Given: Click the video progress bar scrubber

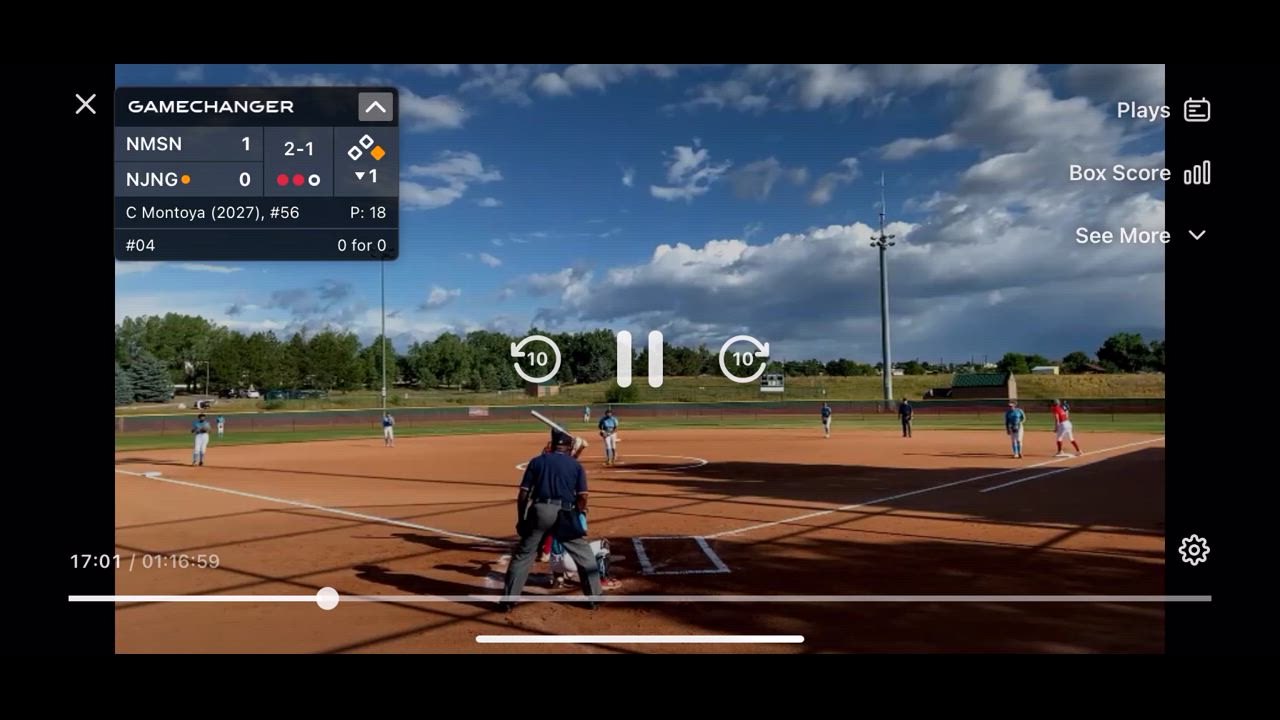Looking at the screenshot, I should [327, 599].
